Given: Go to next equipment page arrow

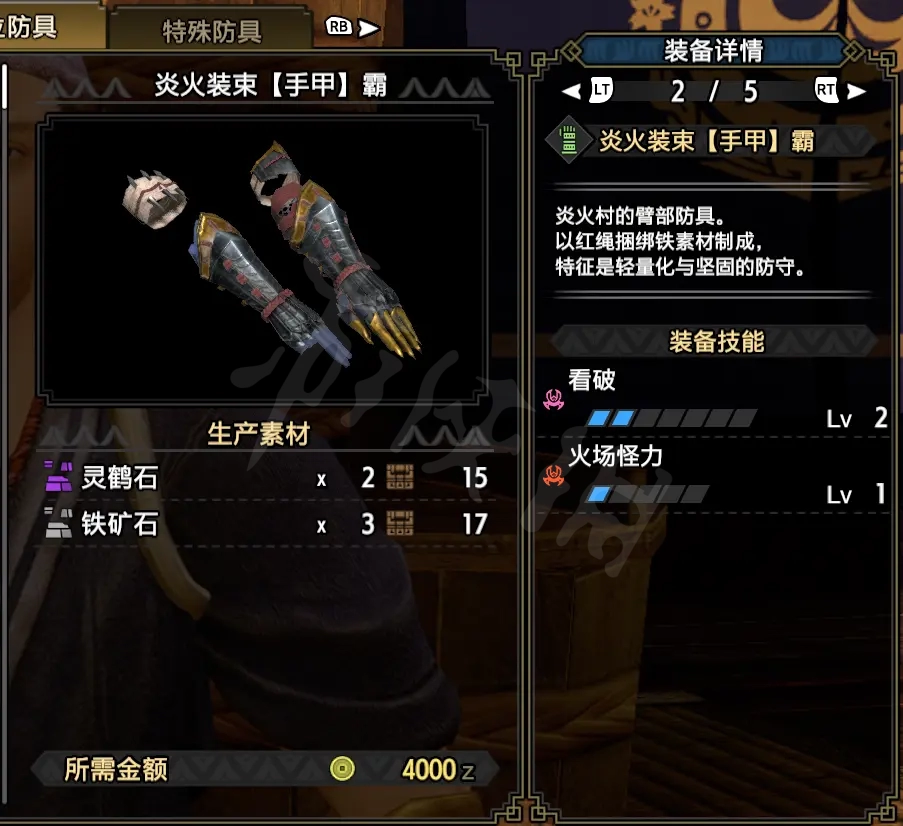Looking at the screenshot, I should [x=857, y=92].
